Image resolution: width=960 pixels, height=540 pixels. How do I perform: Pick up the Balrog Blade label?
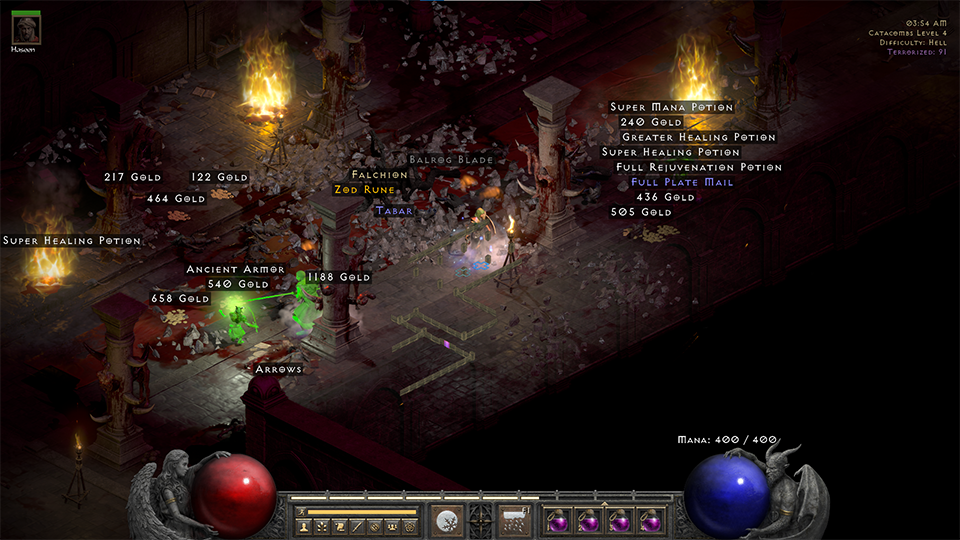point(451,160)
